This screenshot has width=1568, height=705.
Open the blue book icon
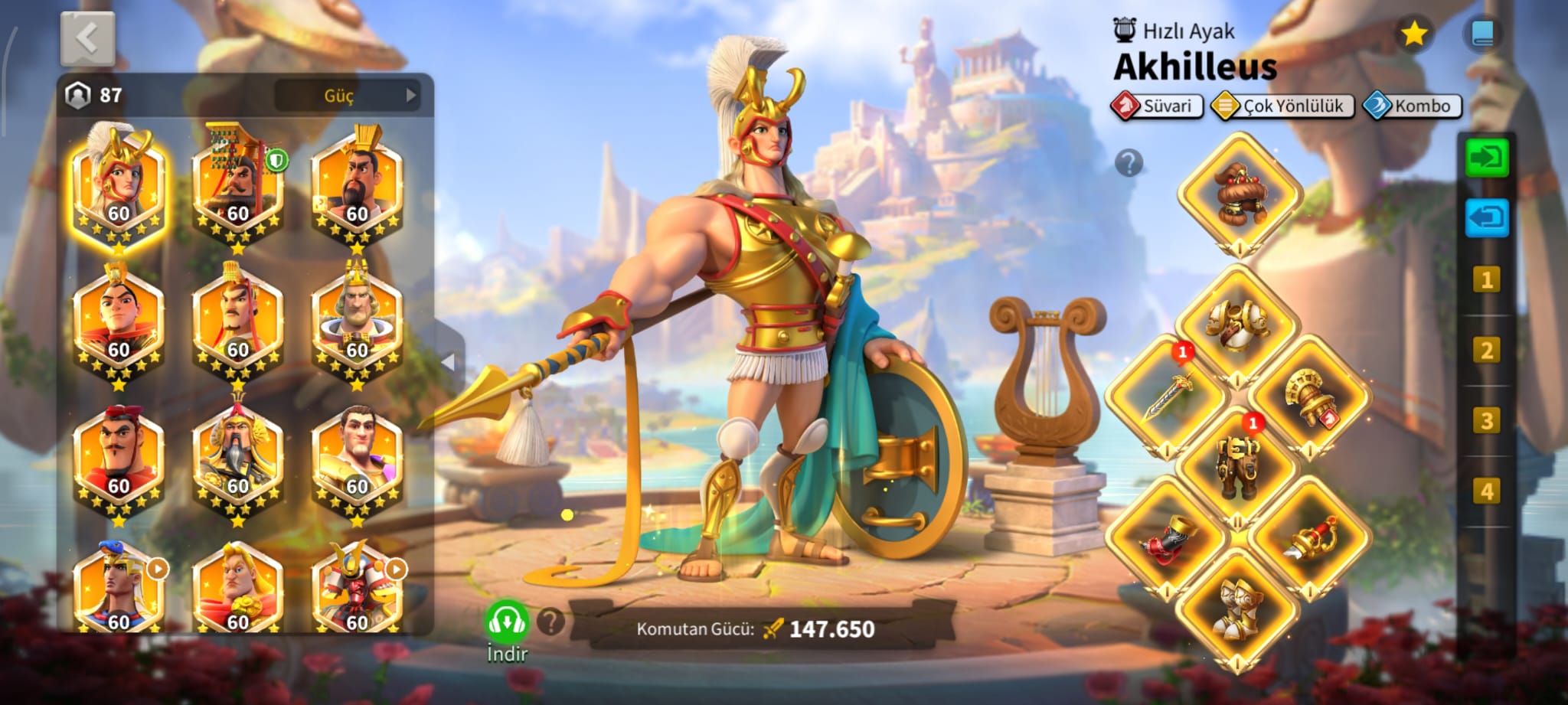(x=1482, y=34)
